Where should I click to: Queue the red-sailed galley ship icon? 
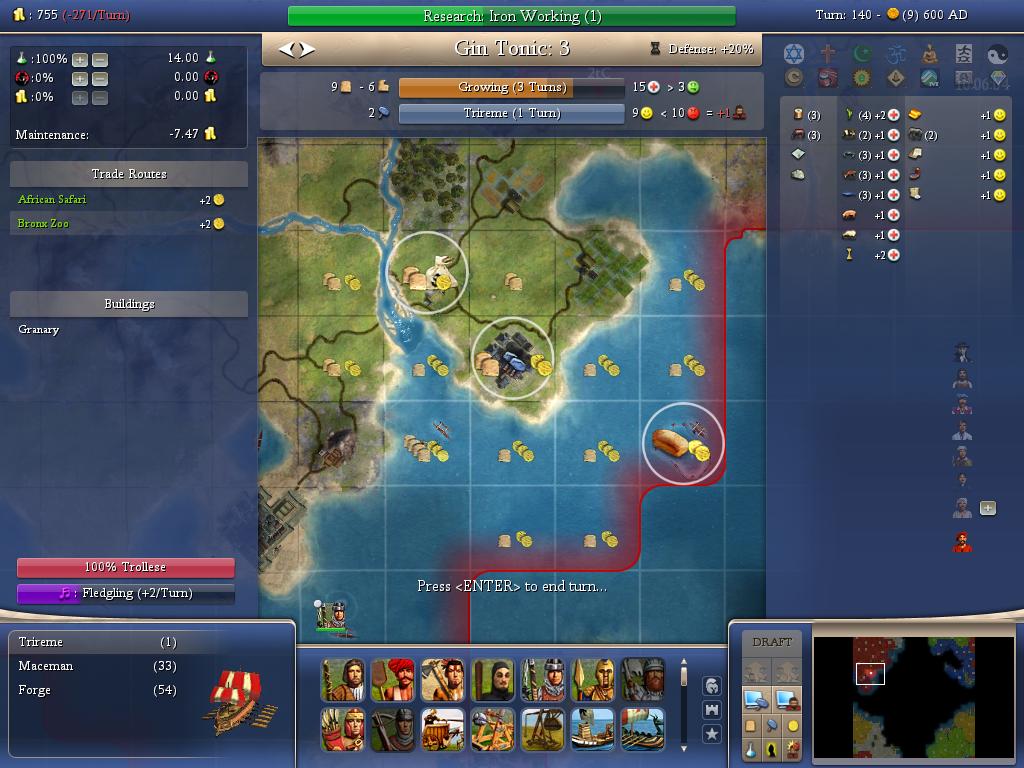[x=643, y=729]
